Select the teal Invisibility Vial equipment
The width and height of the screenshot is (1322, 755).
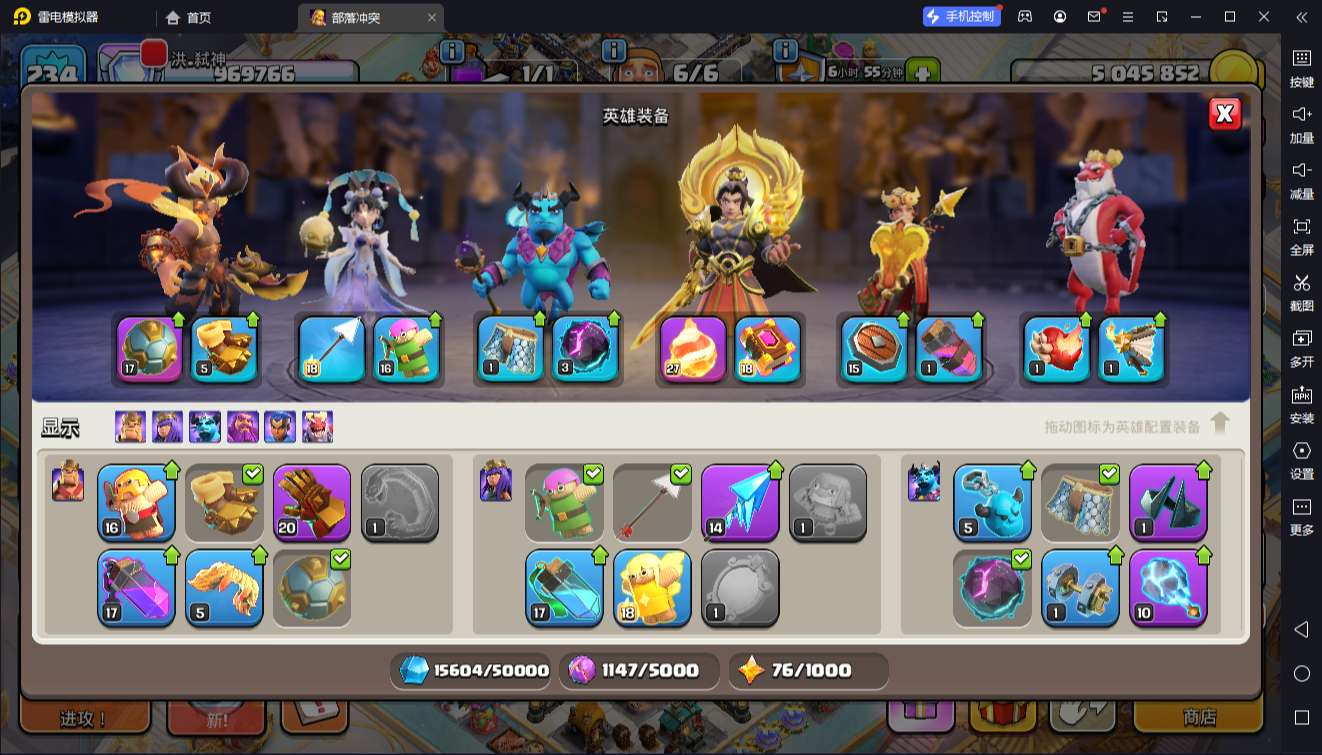(564, 587)
